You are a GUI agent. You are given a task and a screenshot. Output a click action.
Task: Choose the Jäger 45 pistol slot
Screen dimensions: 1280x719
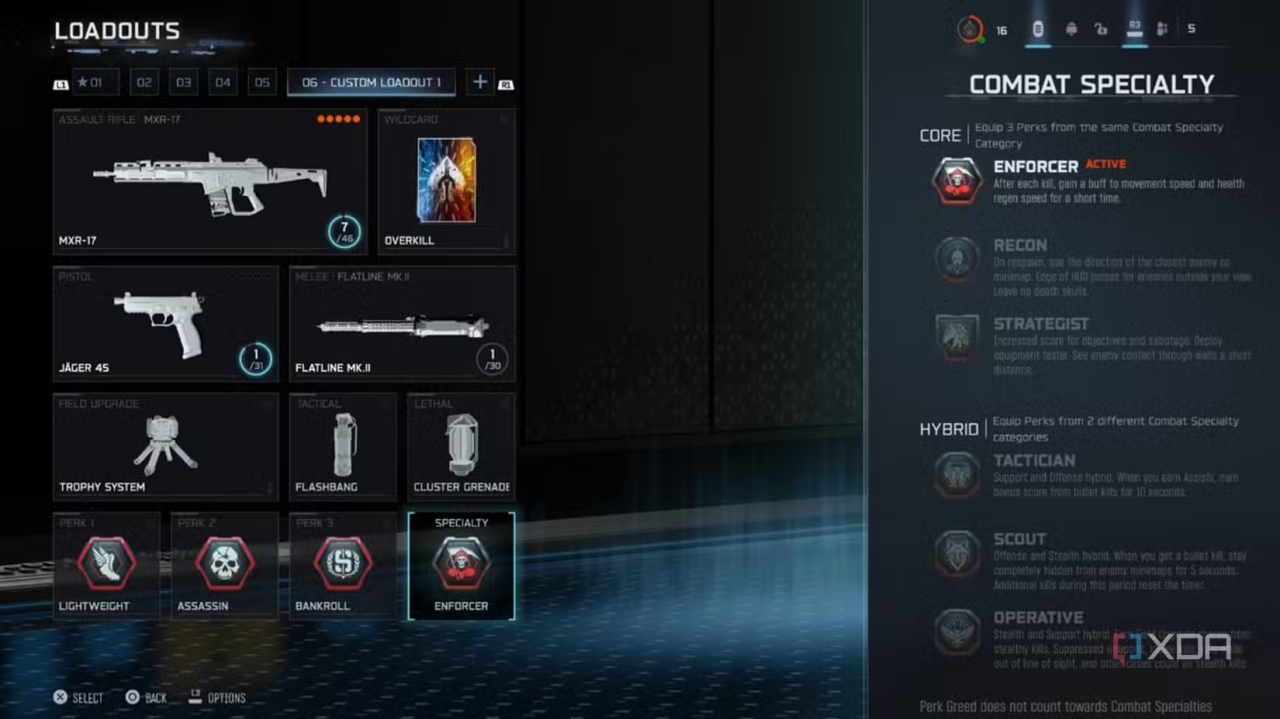point(165,323)
